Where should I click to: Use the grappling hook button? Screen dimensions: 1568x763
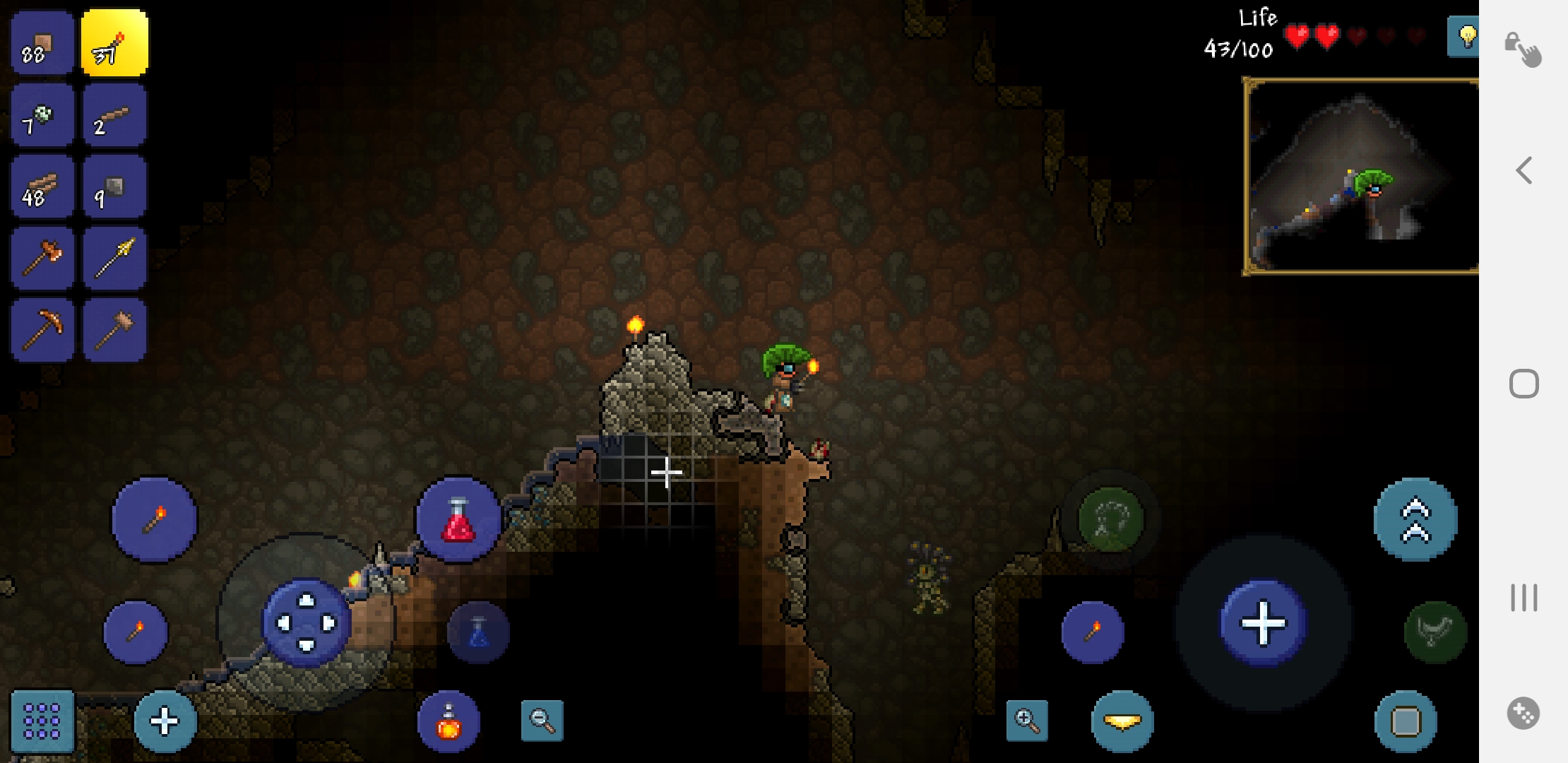(1432, 631)
